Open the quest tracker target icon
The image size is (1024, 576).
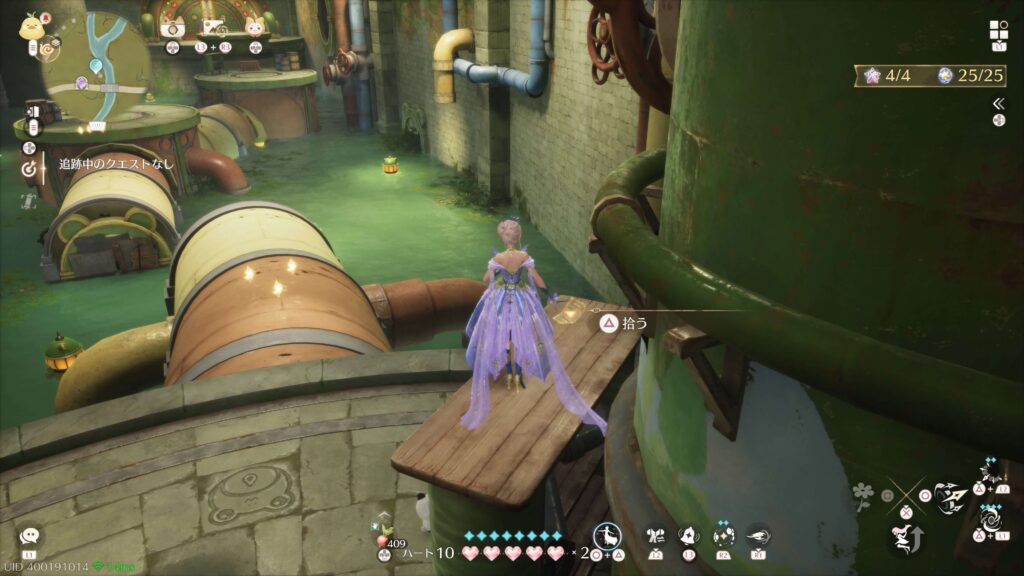point(29,169)
